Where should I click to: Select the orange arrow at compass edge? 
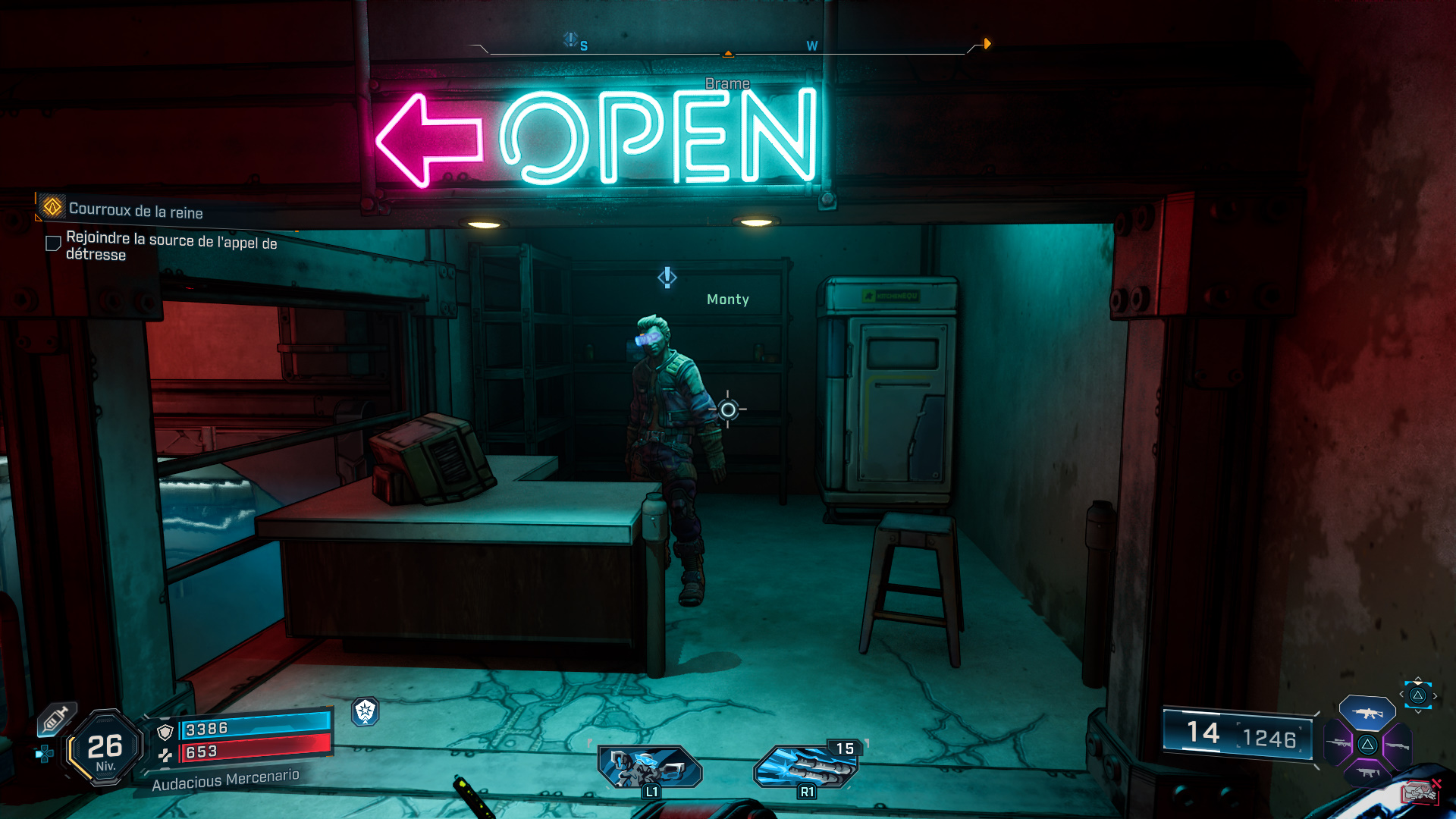click(x=987, y=44)
